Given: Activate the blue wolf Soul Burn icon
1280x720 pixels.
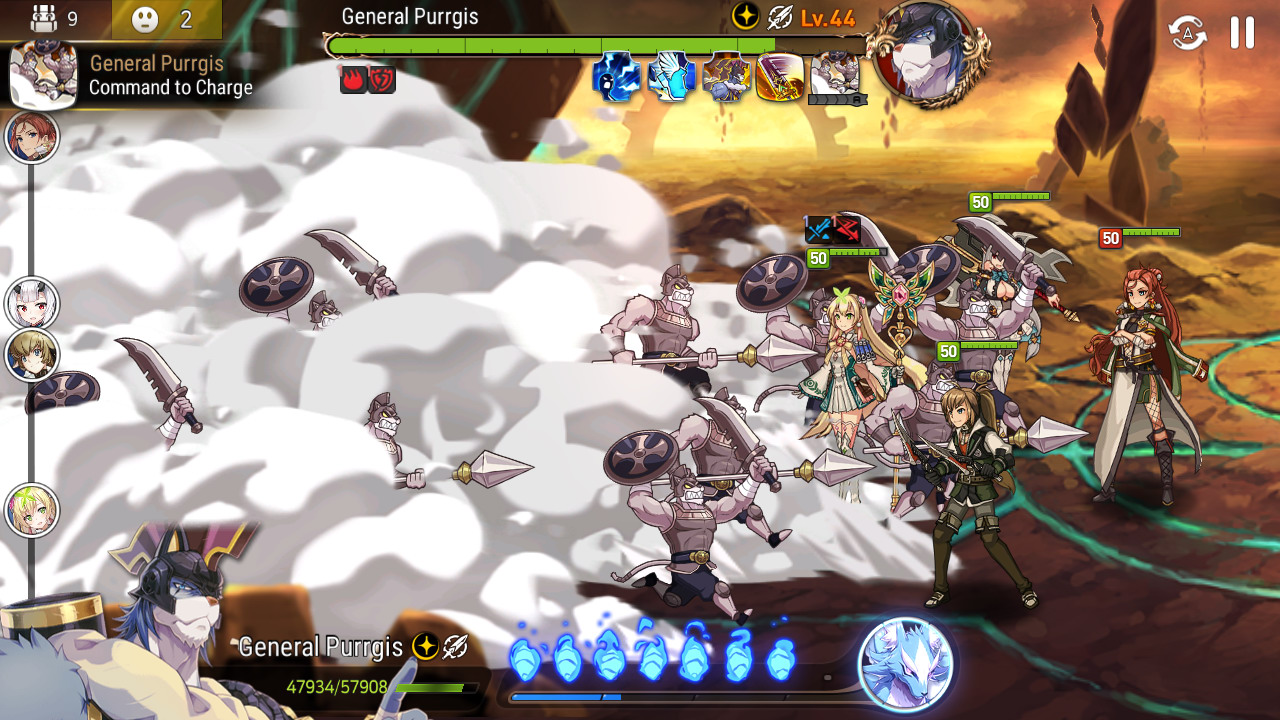Looking at the screenshot, I should coord(906,664).
